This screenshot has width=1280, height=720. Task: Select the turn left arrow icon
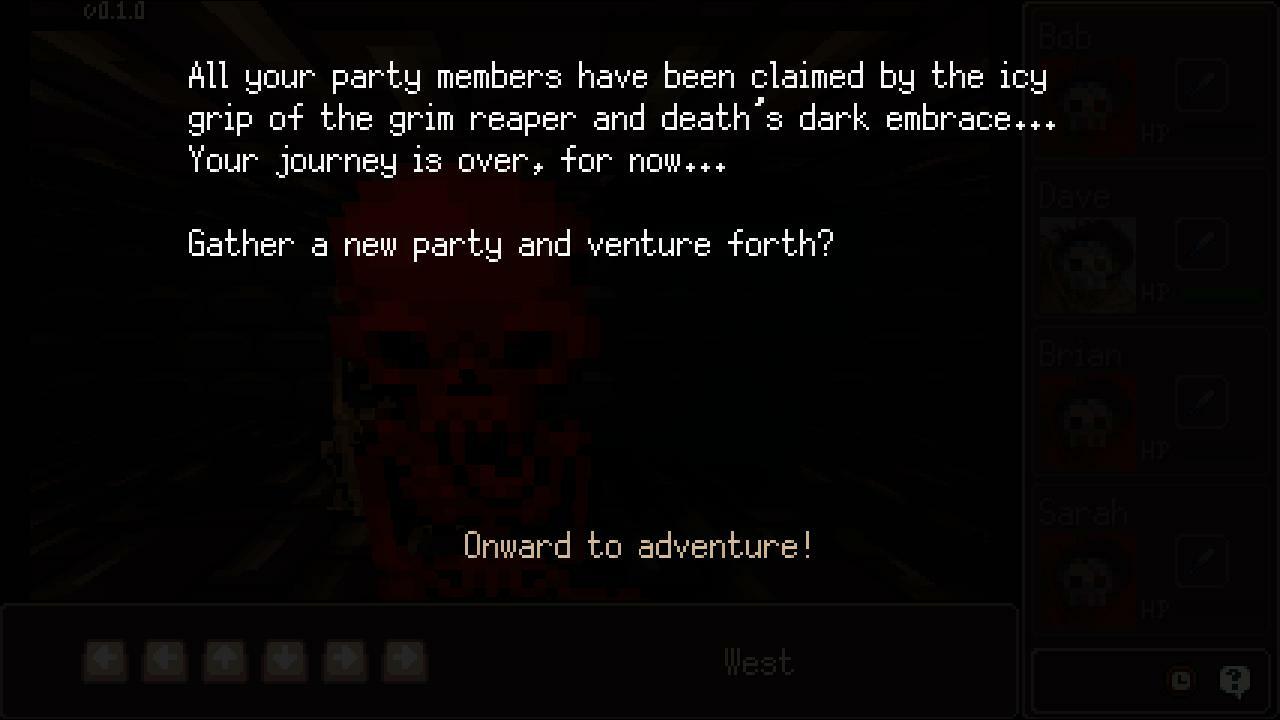(x=105, y=660)
